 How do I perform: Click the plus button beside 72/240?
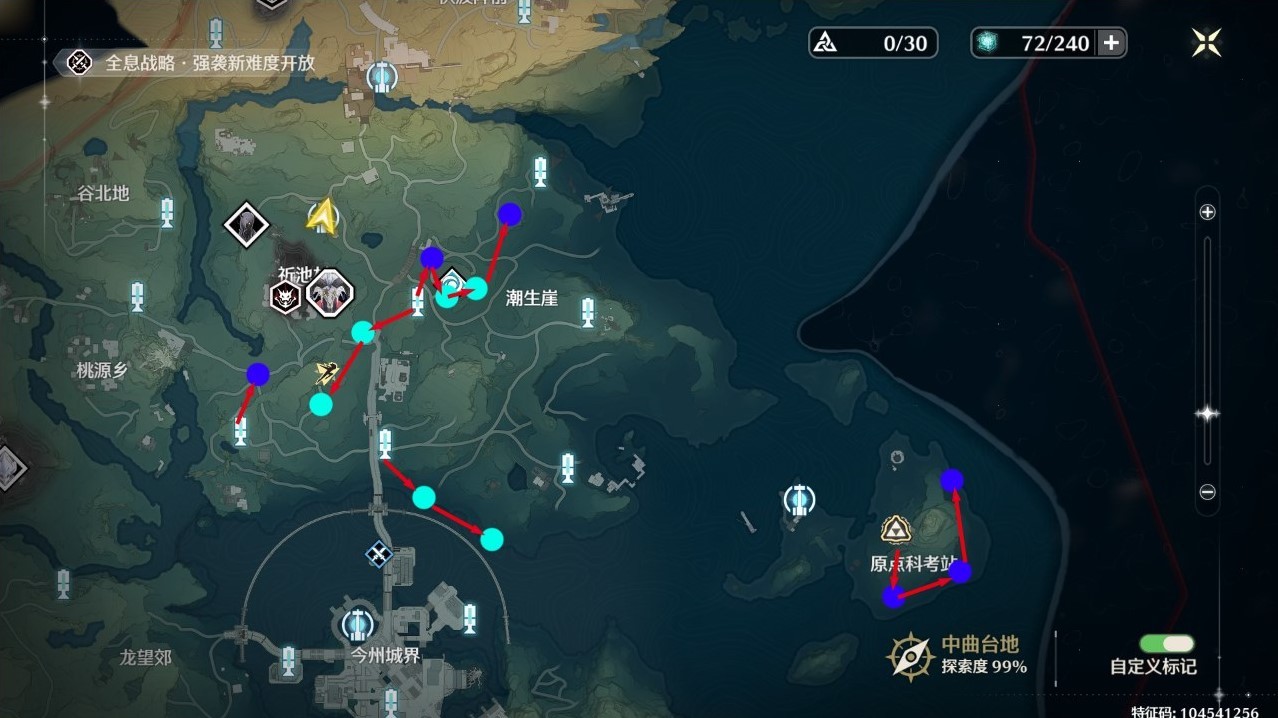[1110, 43]
